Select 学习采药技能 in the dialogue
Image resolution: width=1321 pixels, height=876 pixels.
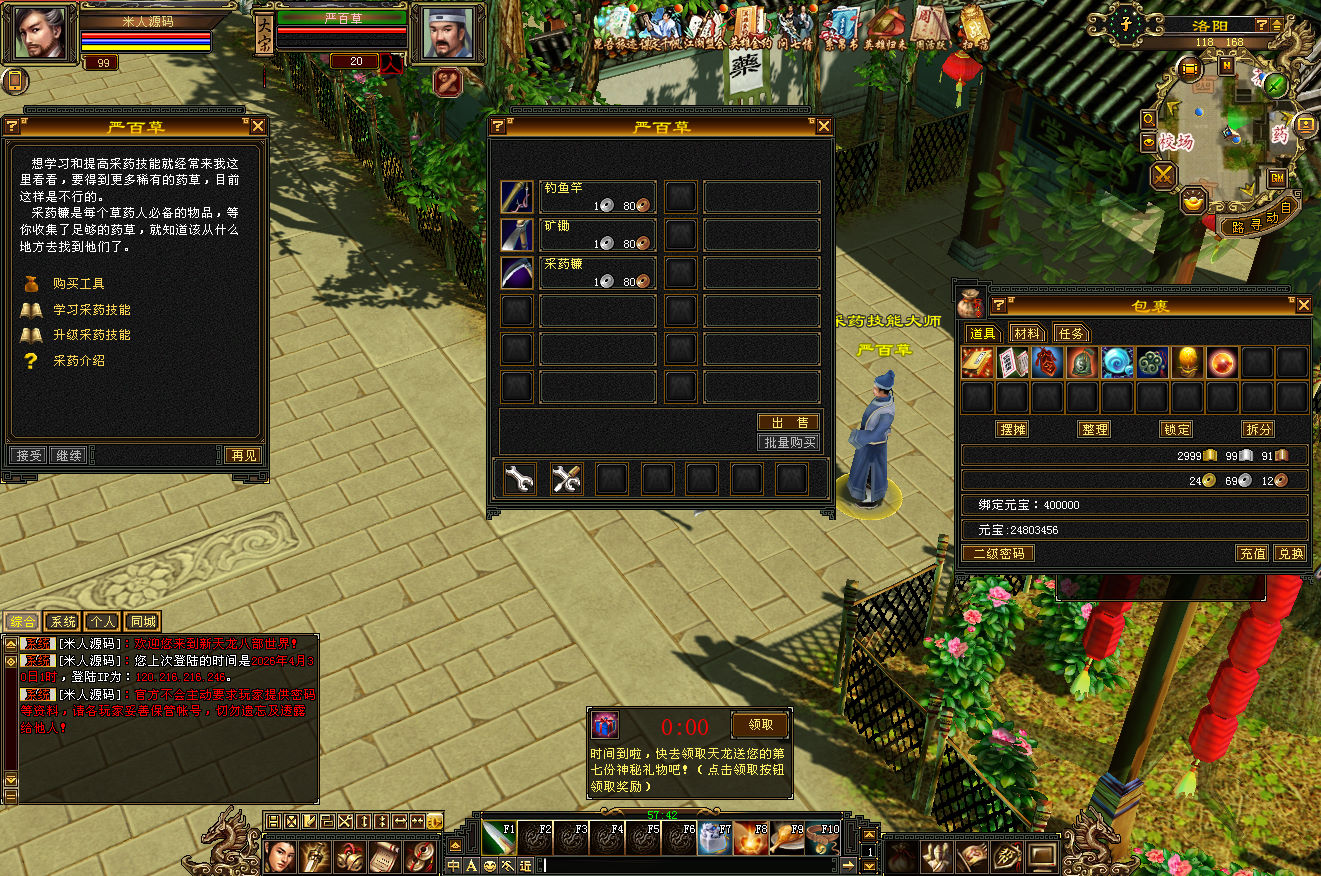pyautogui.click(x=91, y=310)
